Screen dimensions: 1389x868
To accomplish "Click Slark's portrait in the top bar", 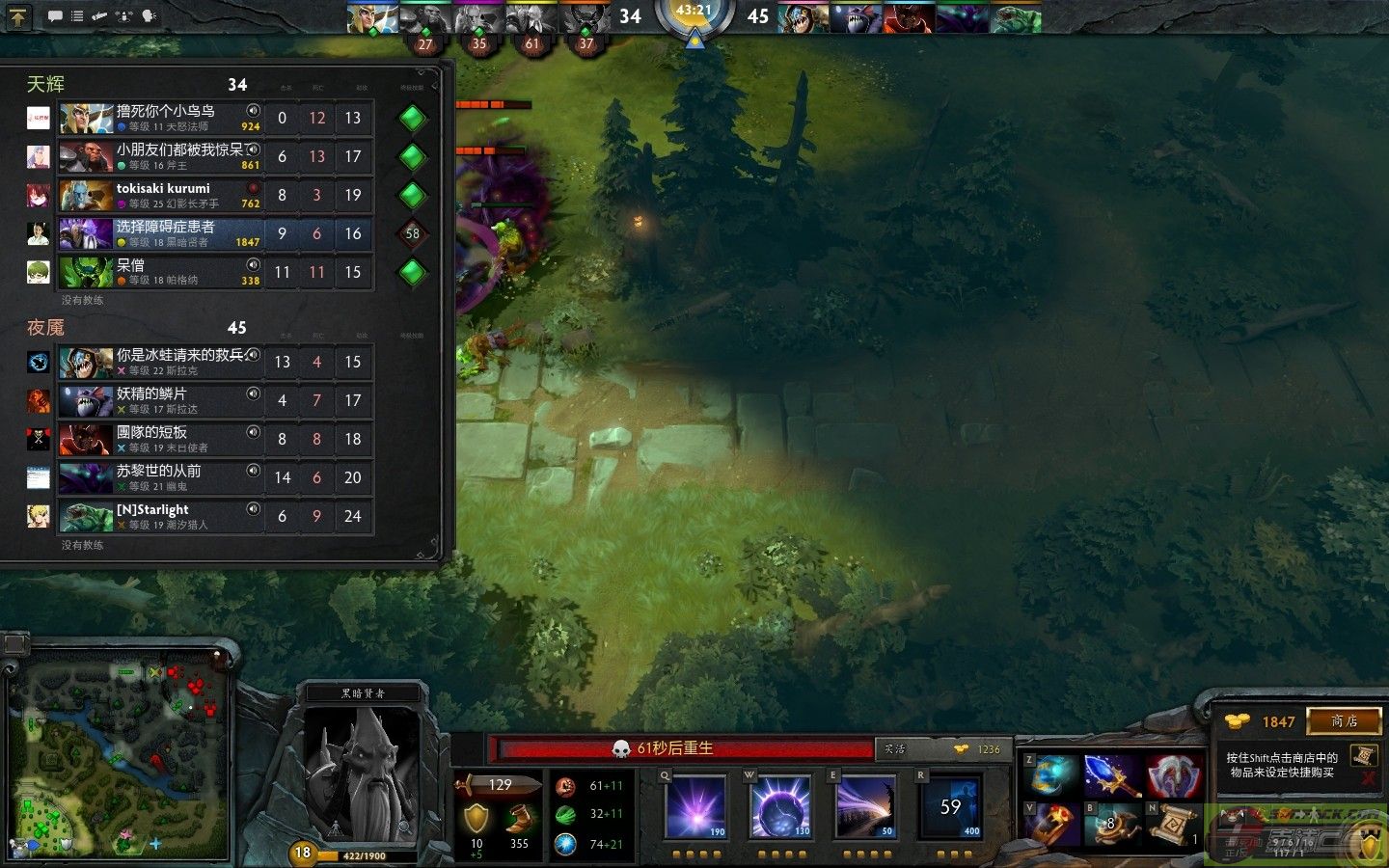I will (x=803, y=18).
